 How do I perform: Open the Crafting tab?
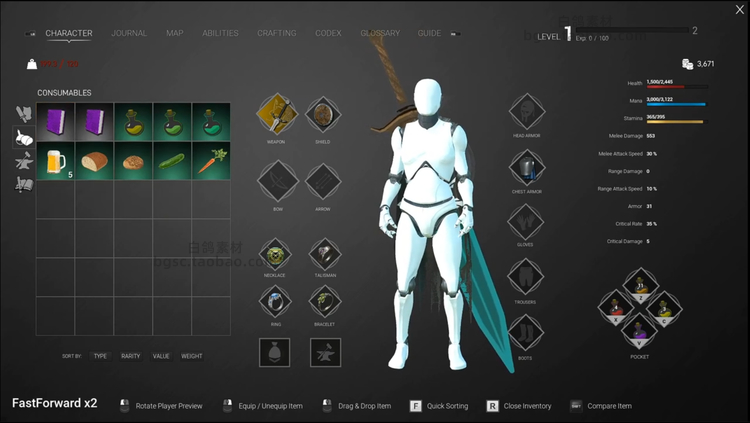(x=276, y=33)
